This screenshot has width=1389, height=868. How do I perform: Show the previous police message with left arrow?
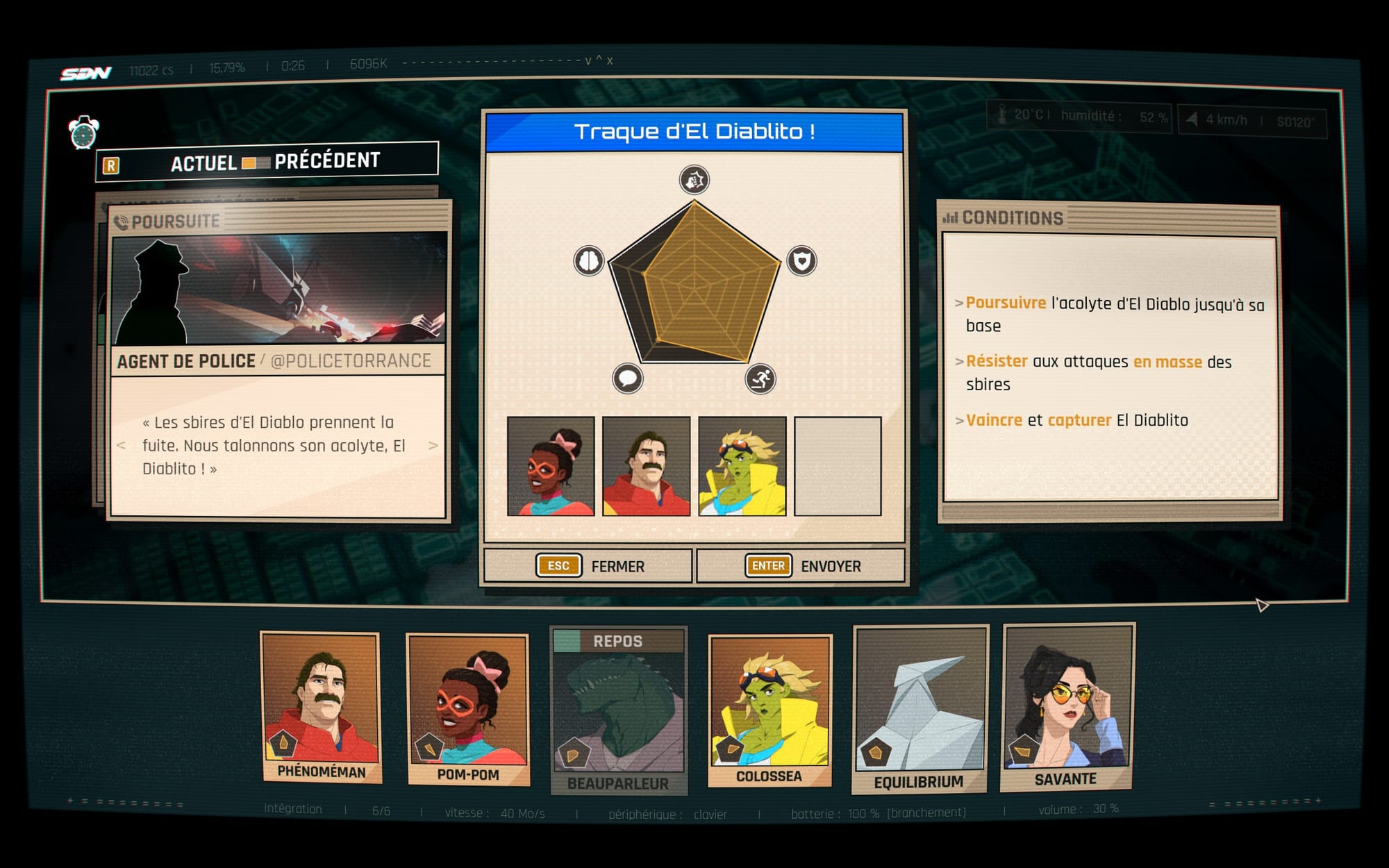click(122, 446)
